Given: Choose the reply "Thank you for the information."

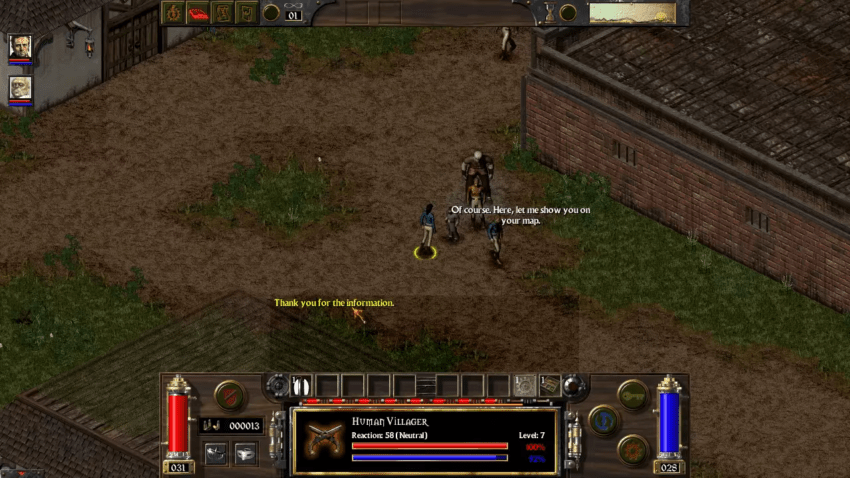Looking at the screenshot, I should pyautogui.click(x=334, y=303).
